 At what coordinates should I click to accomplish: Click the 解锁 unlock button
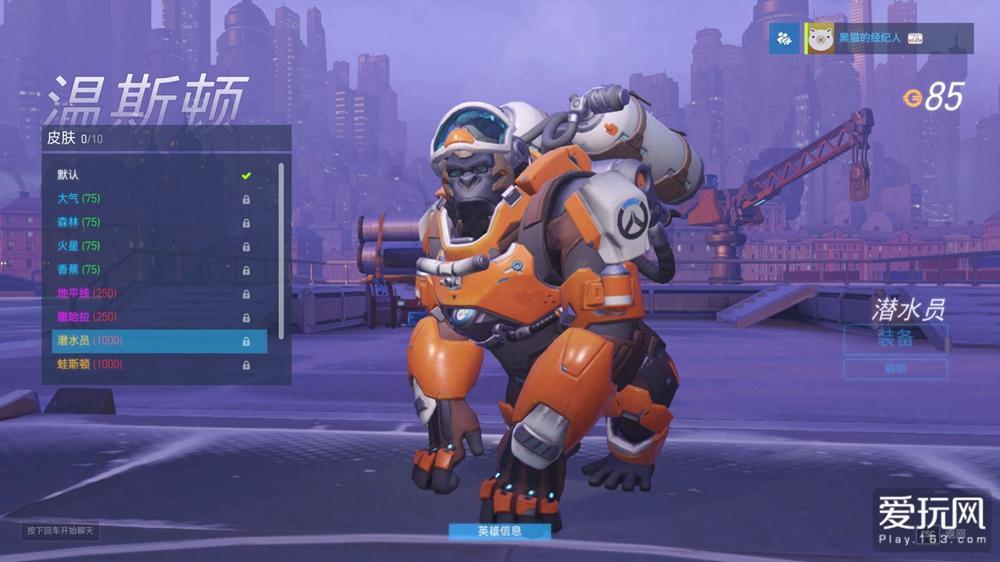point(895,369)
